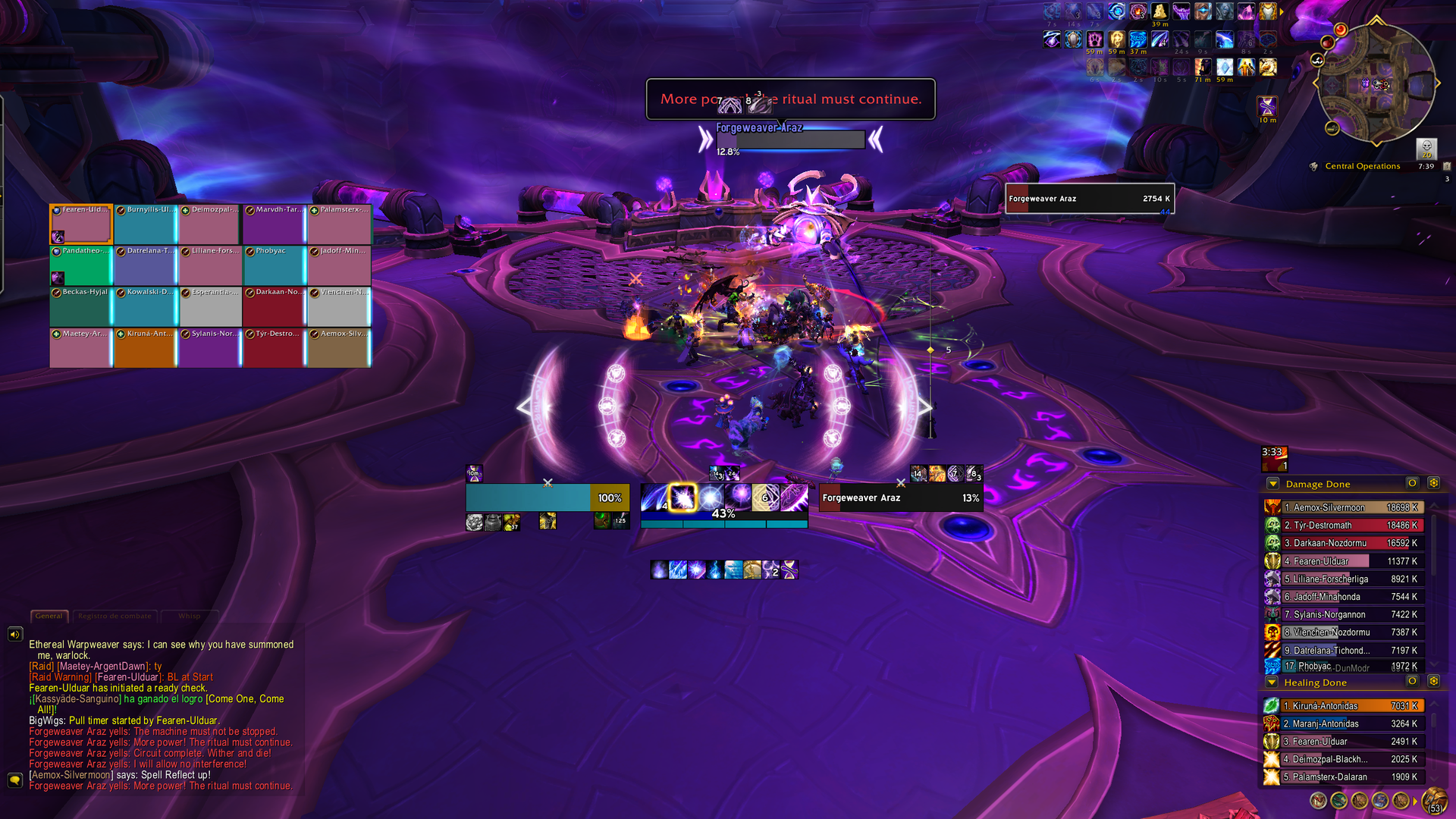Target Phobyac in the raid frames
Image resolution: width=1456 pixels, height=819 pixels.
coord(275,265)
